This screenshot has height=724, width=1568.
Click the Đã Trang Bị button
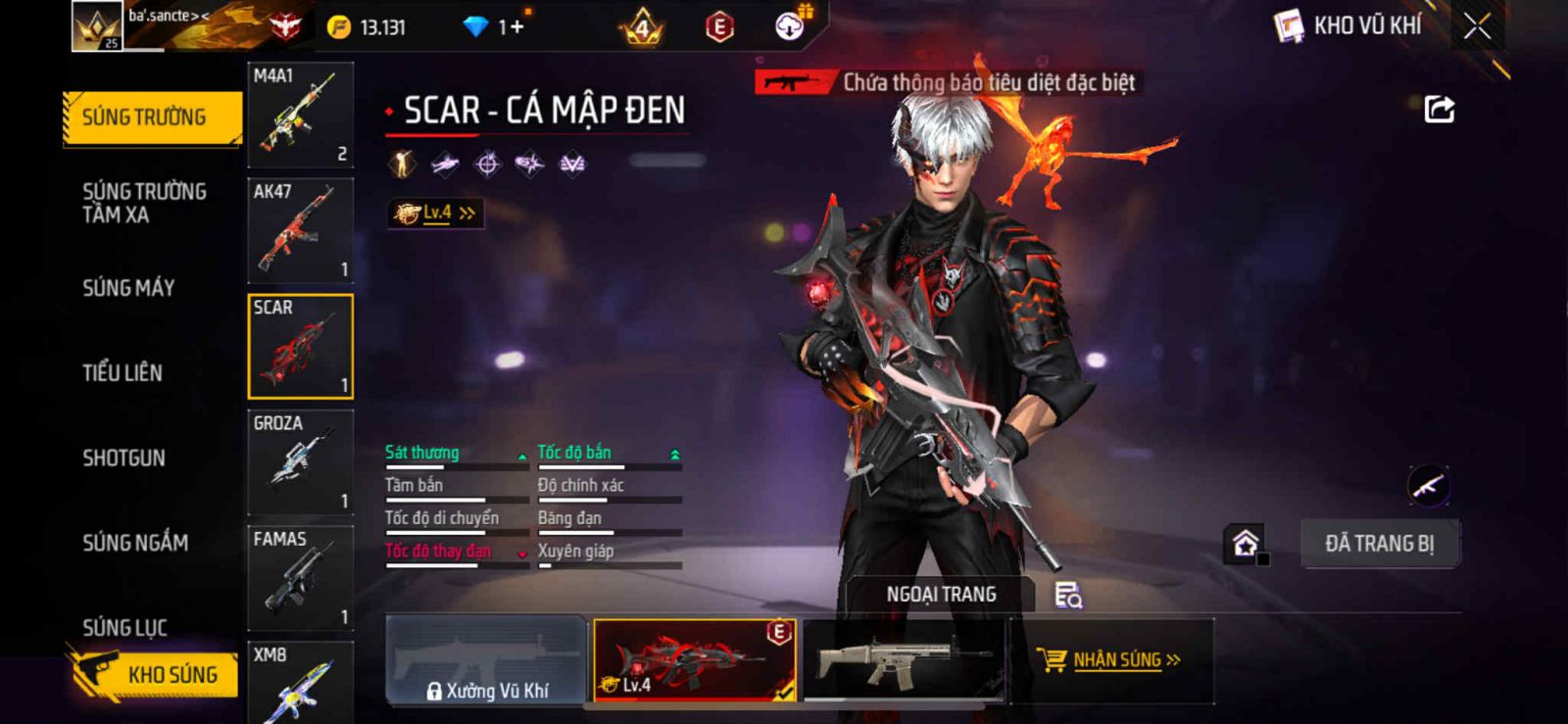click(x=1379, y=544)
